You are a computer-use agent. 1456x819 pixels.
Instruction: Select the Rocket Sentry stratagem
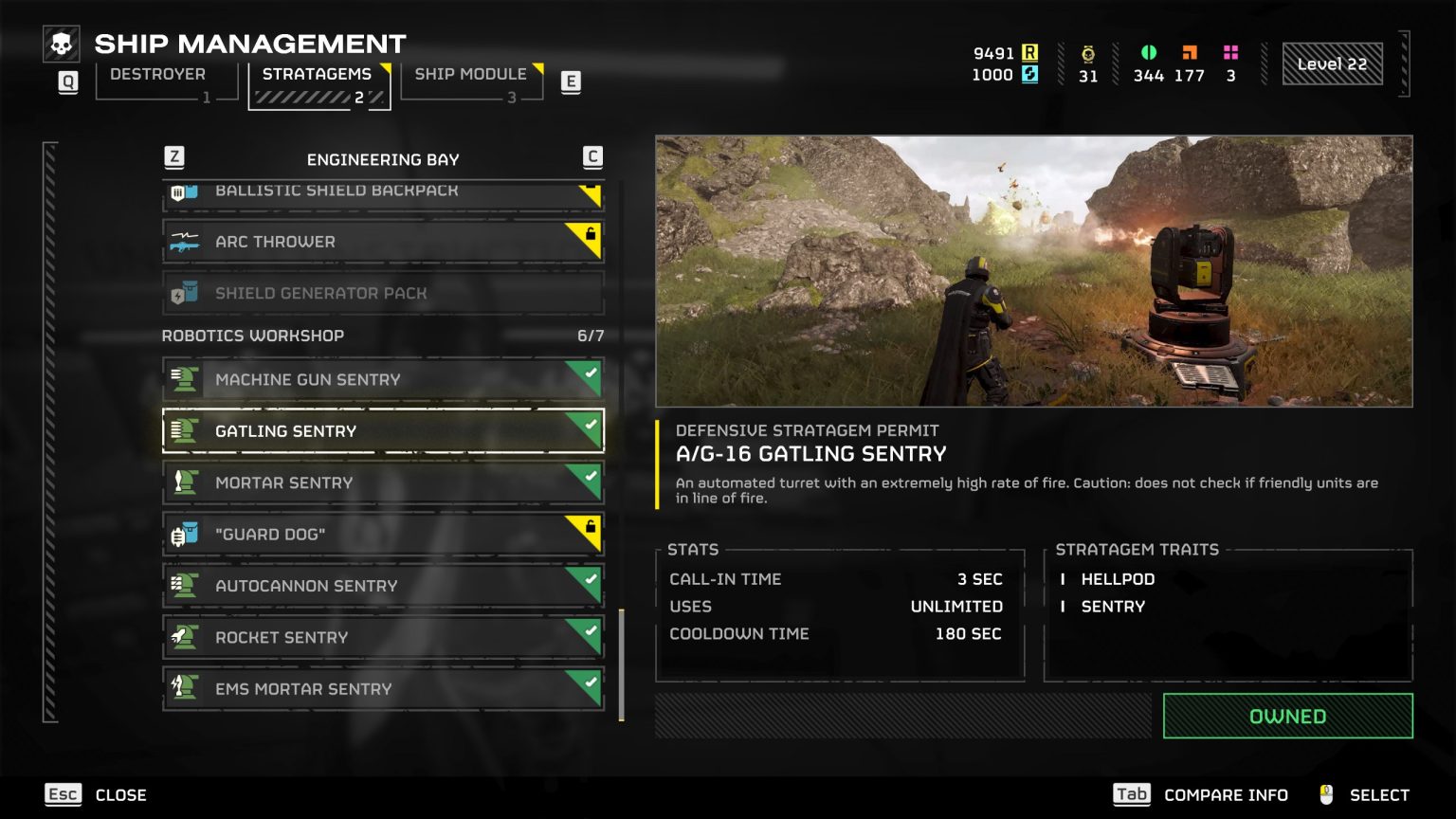tap(383, 638)
